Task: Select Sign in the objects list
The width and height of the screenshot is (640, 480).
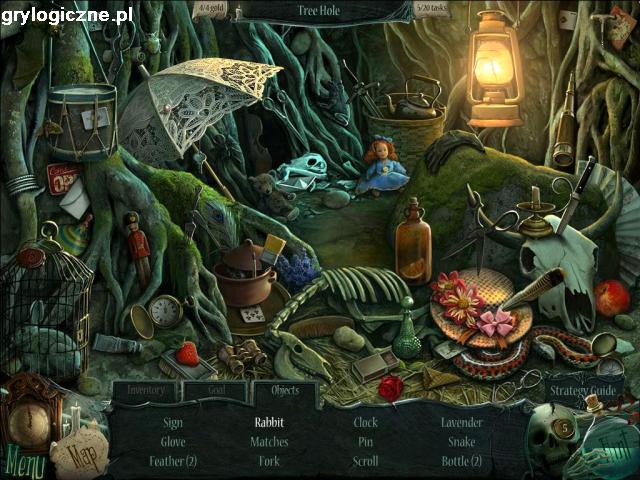Action: (x=172, y=422)
